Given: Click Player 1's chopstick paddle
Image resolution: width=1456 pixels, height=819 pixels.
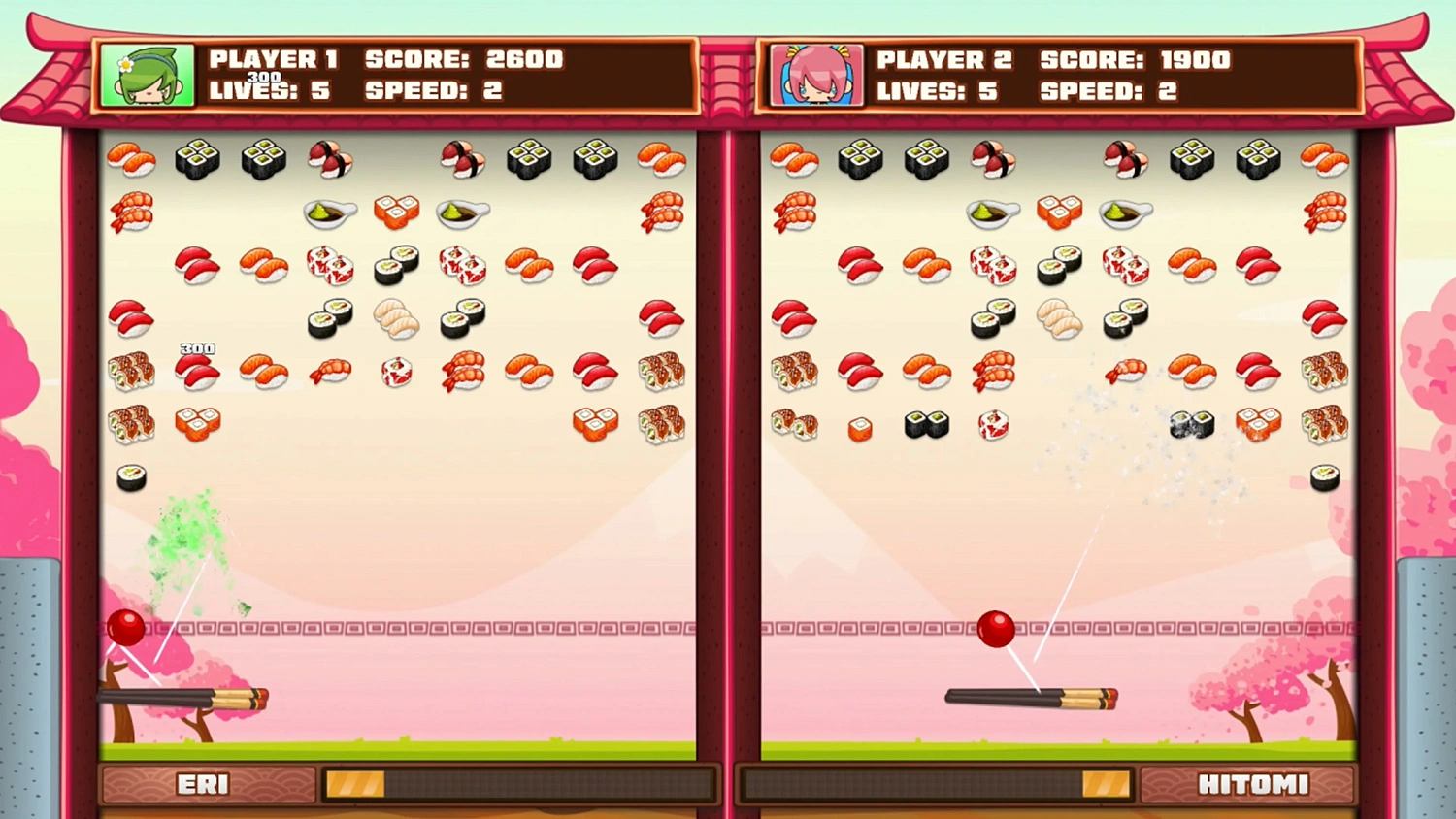Looking at the screenshot, I should (184, 697).
